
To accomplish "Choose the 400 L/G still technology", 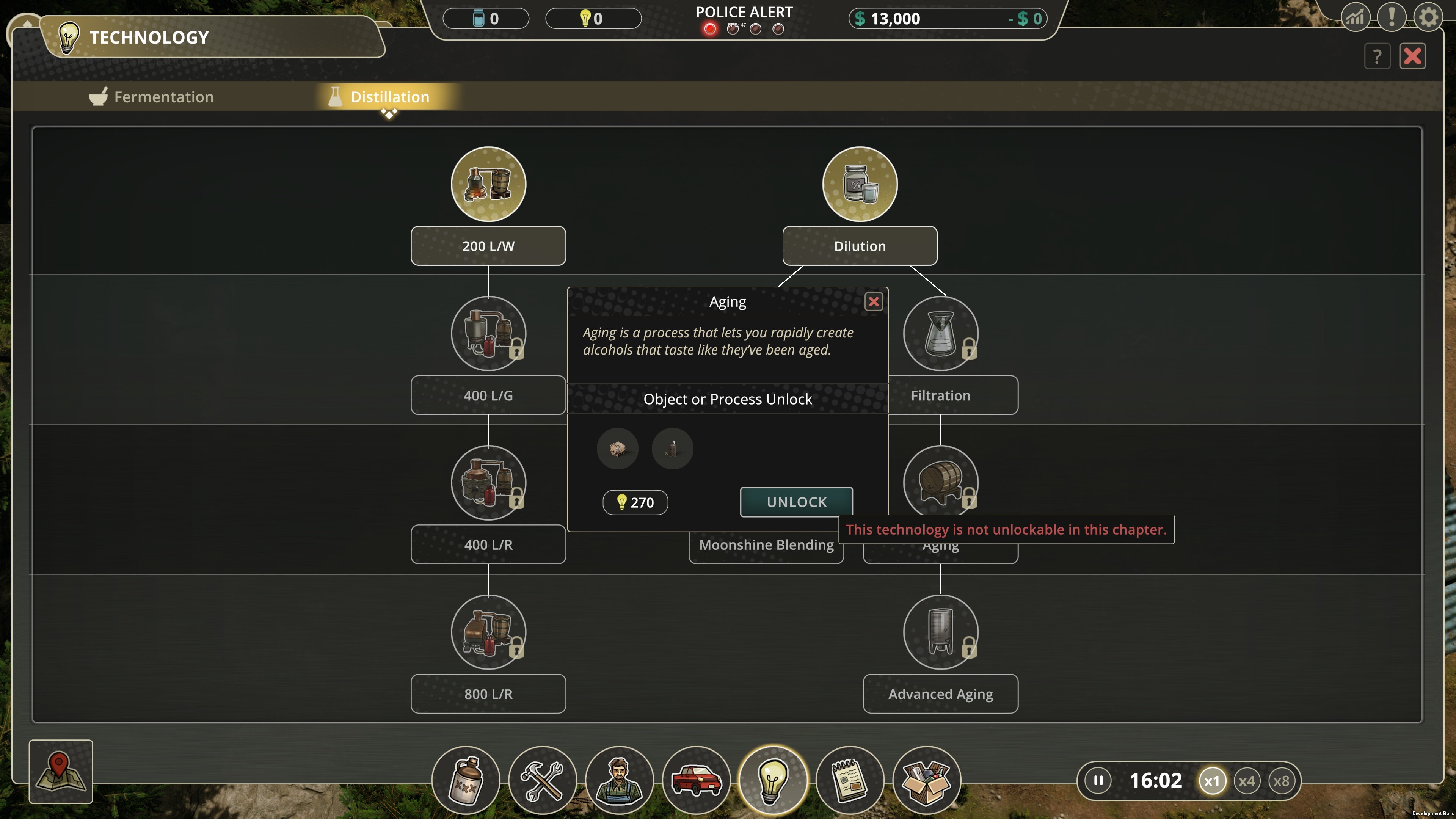I will pyautogui.click(x=488, y=334).
